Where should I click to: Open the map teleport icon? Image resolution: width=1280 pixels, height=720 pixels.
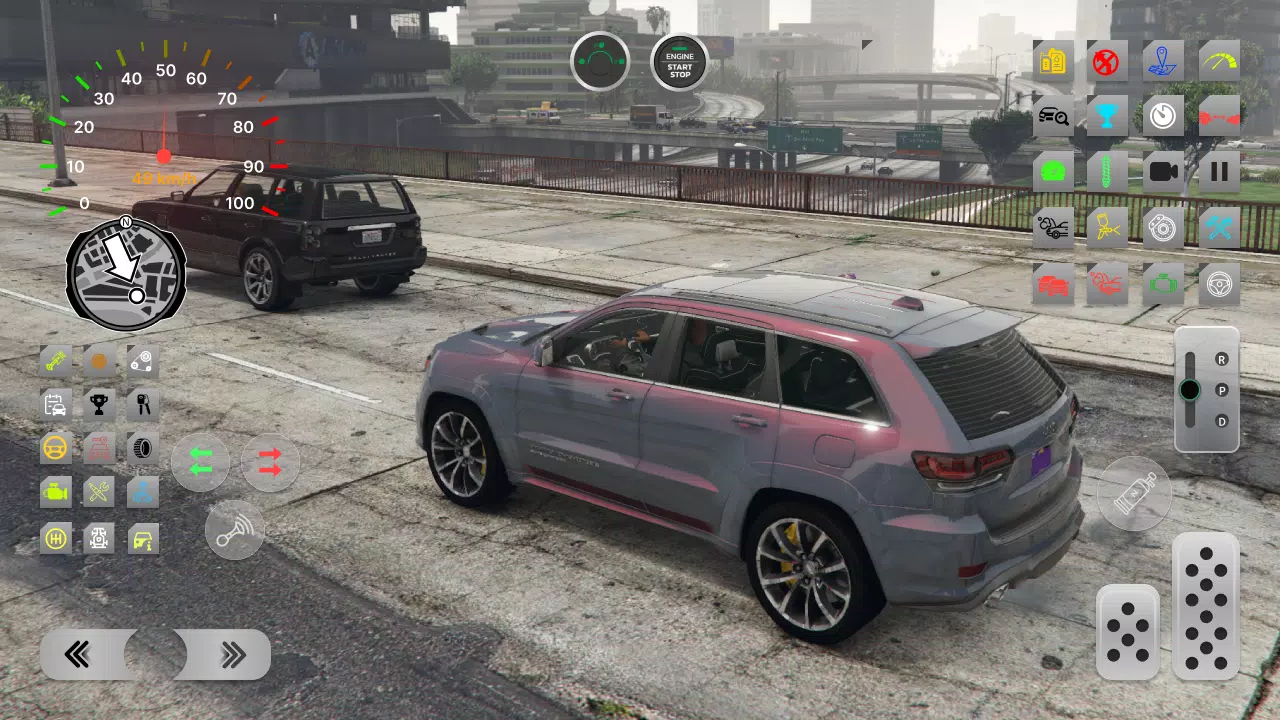pos(1163,60)
